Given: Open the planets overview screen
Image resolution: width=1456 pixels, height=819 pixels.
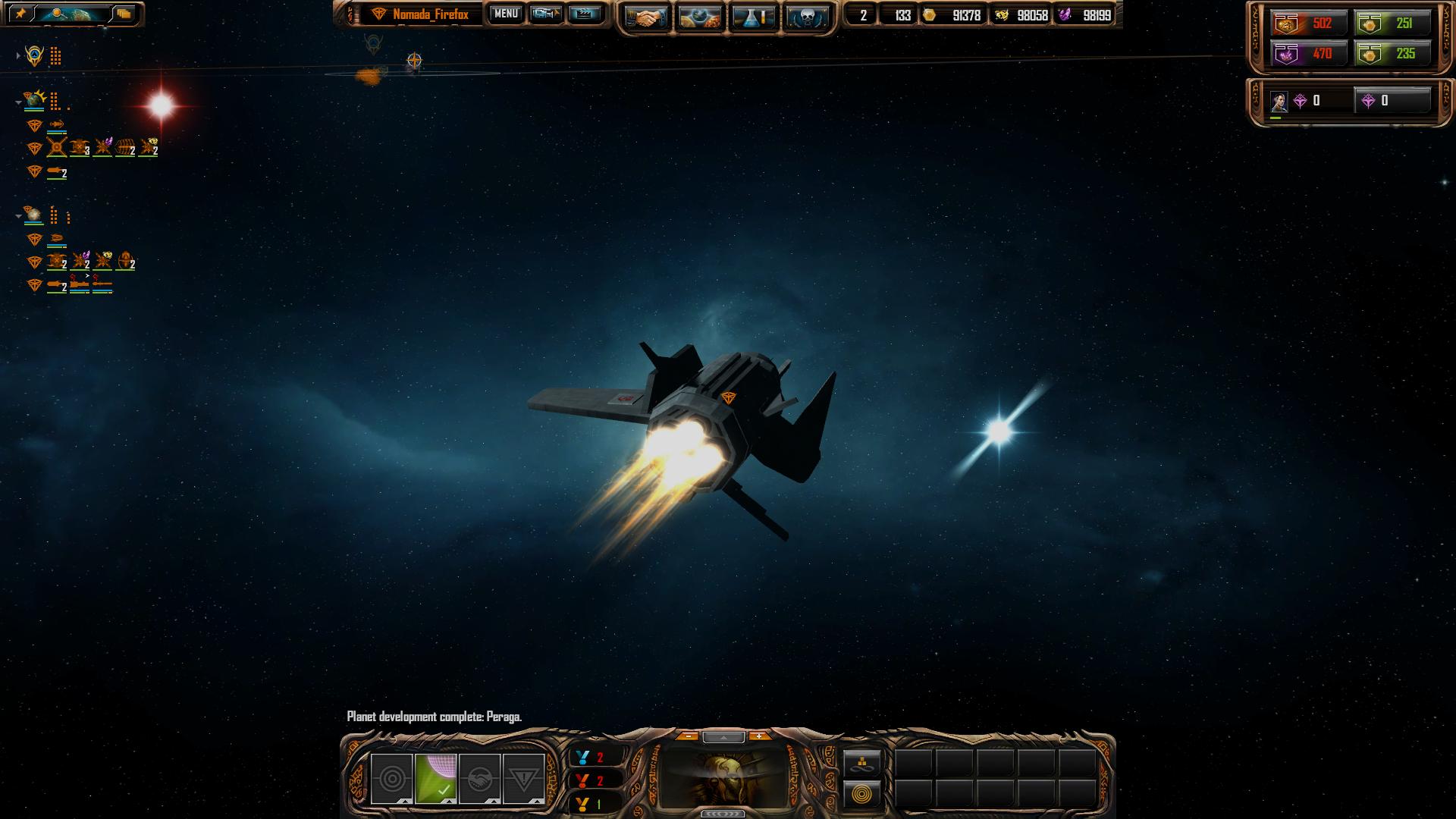Looking at the screenshot, I should 700,17.
